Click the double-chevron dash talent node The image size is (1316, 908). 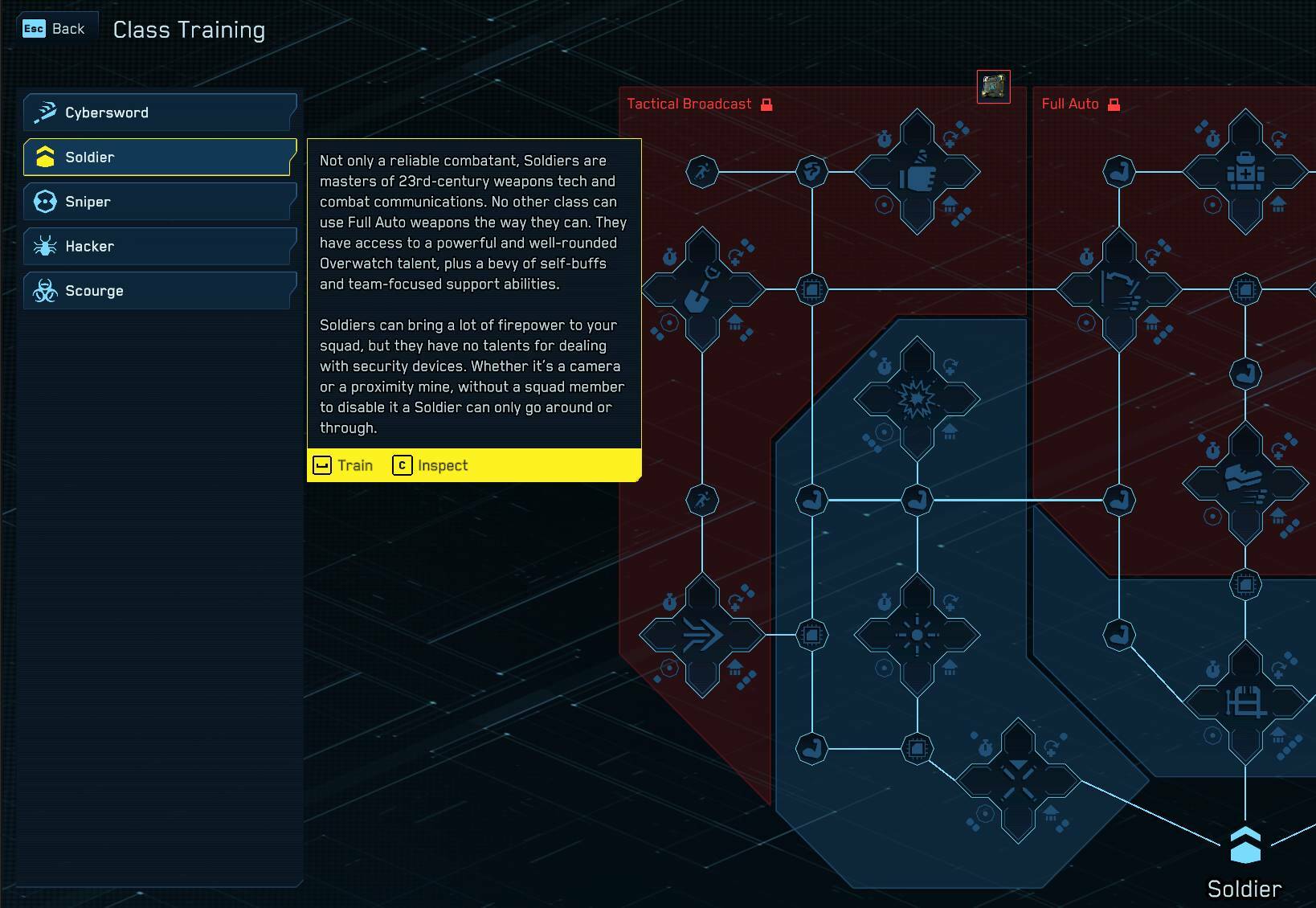click(702, 633)
